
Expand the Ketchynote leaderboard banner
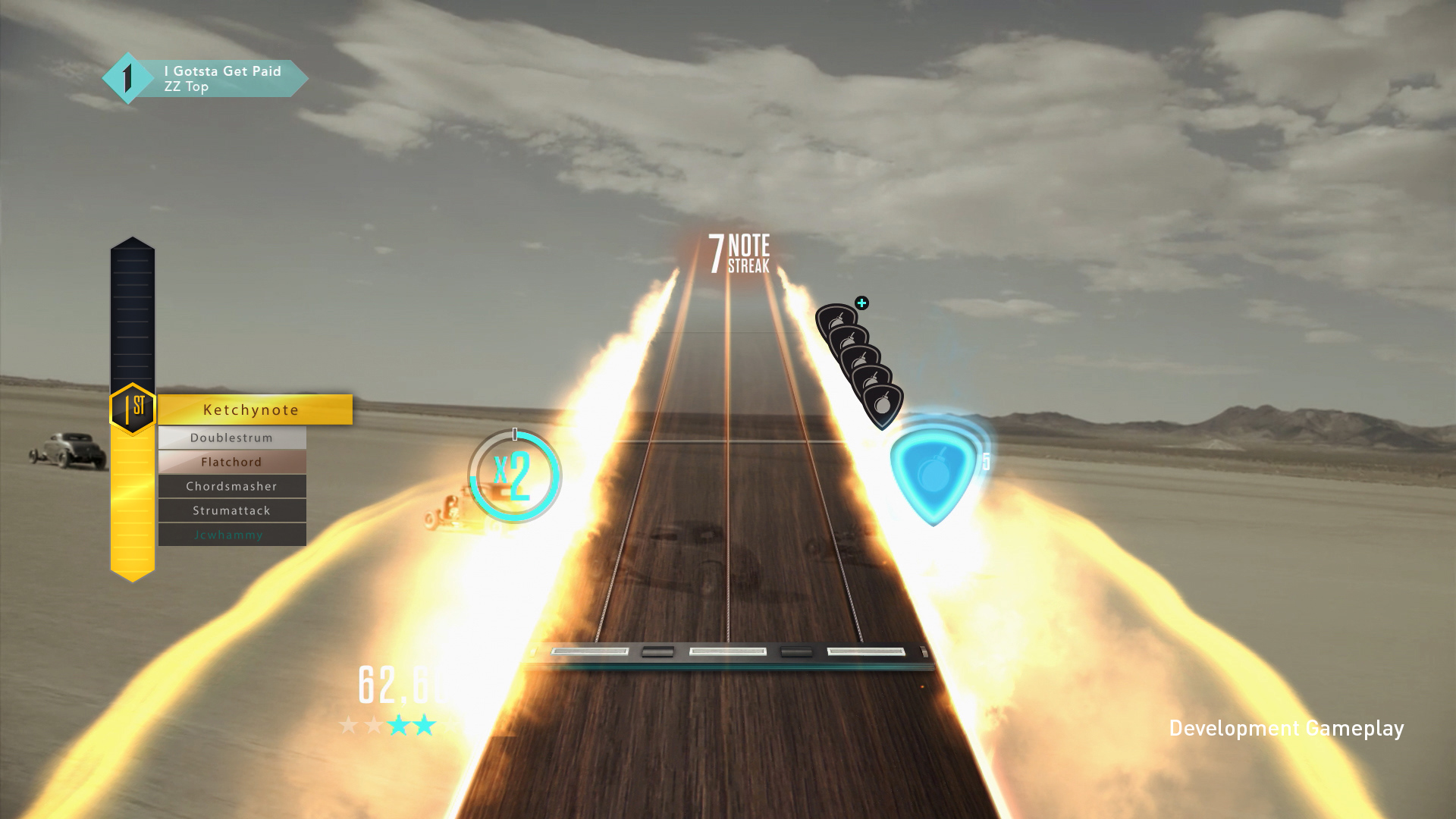[x=250, y=409]
